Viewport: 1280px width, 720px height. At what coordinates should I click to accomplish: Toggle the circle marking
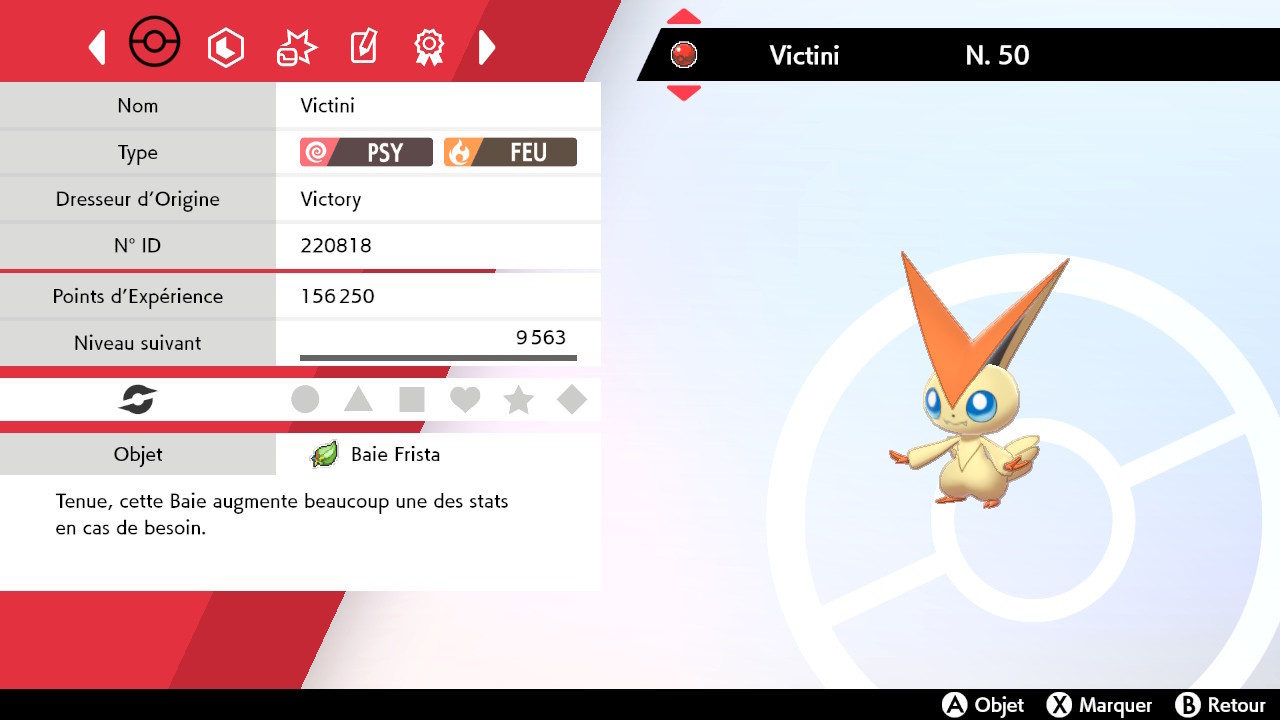305,399
